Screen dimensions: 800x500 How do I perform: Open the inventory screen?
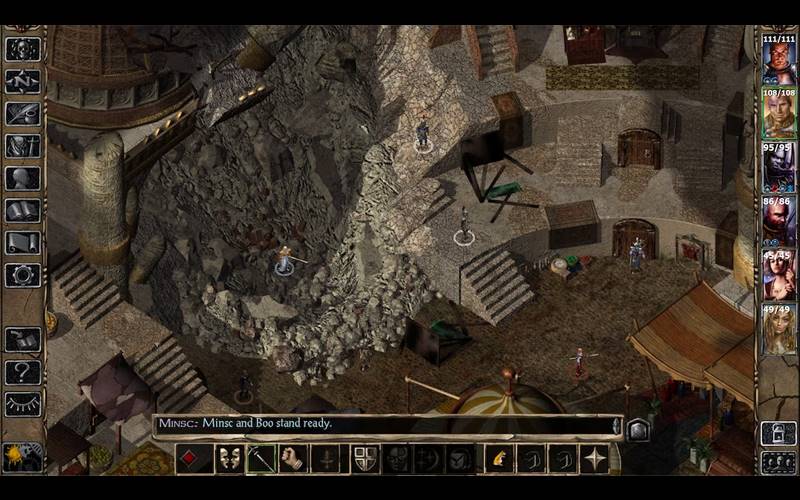point(22,146)
